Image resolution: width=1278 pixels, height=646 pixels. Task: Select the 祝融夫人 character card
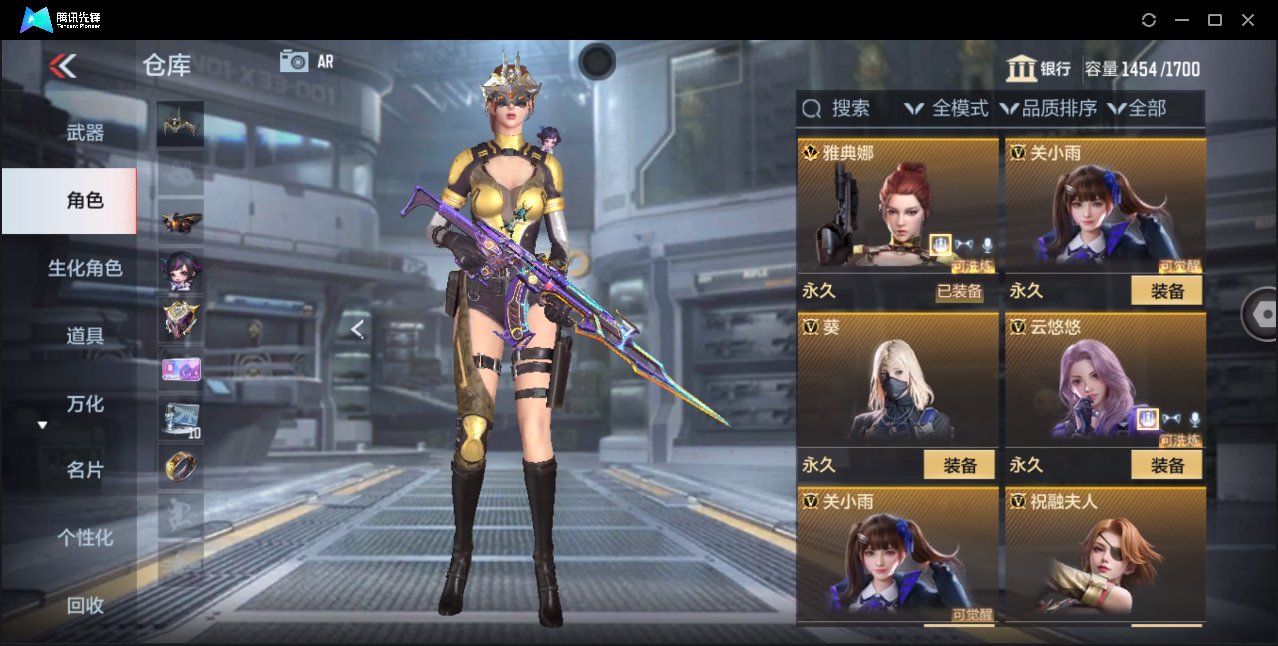pyautogui.click(x=1104, y=555)
